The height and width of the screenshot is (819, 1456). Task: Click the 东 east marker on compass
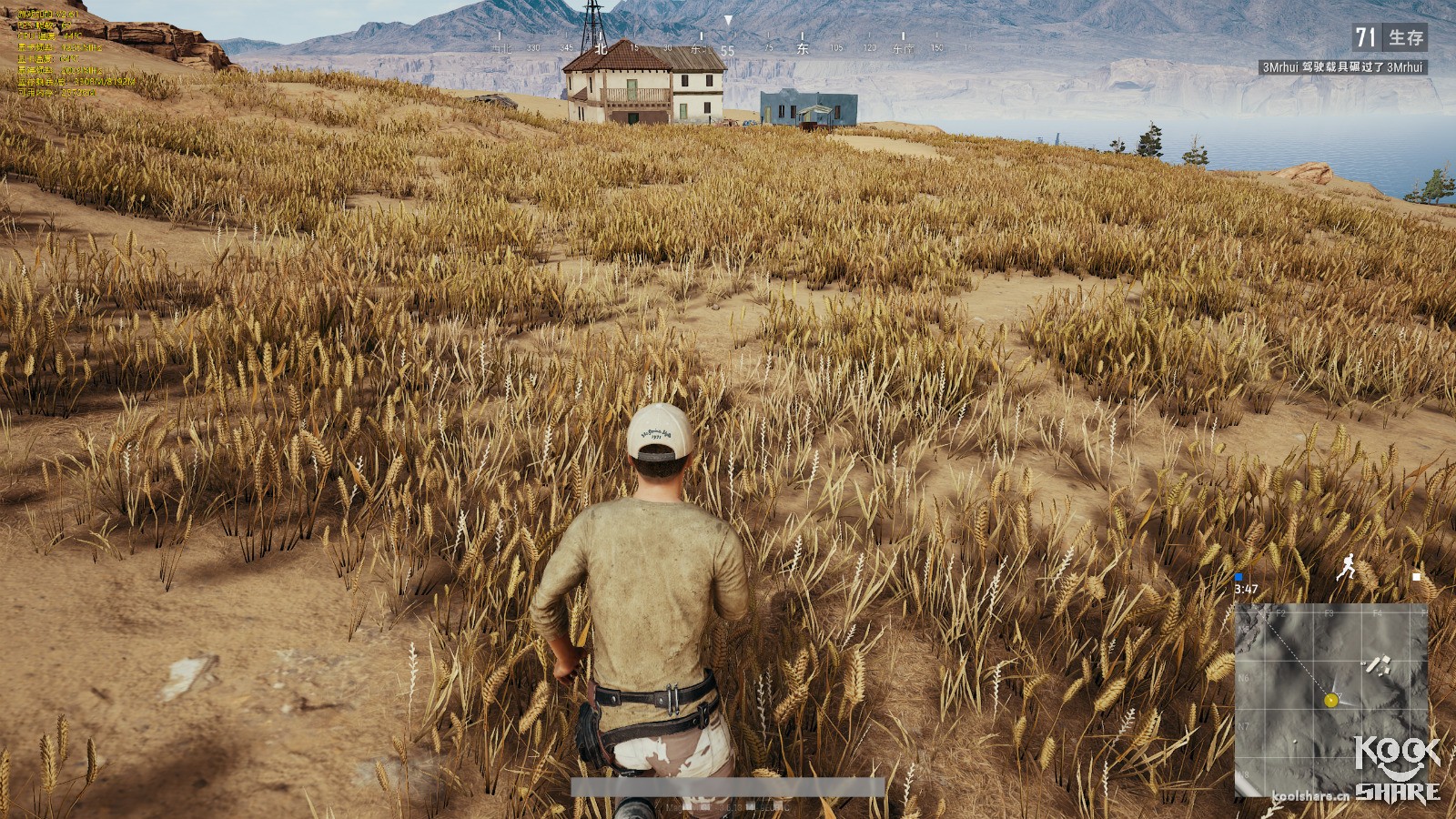point(803,49)
